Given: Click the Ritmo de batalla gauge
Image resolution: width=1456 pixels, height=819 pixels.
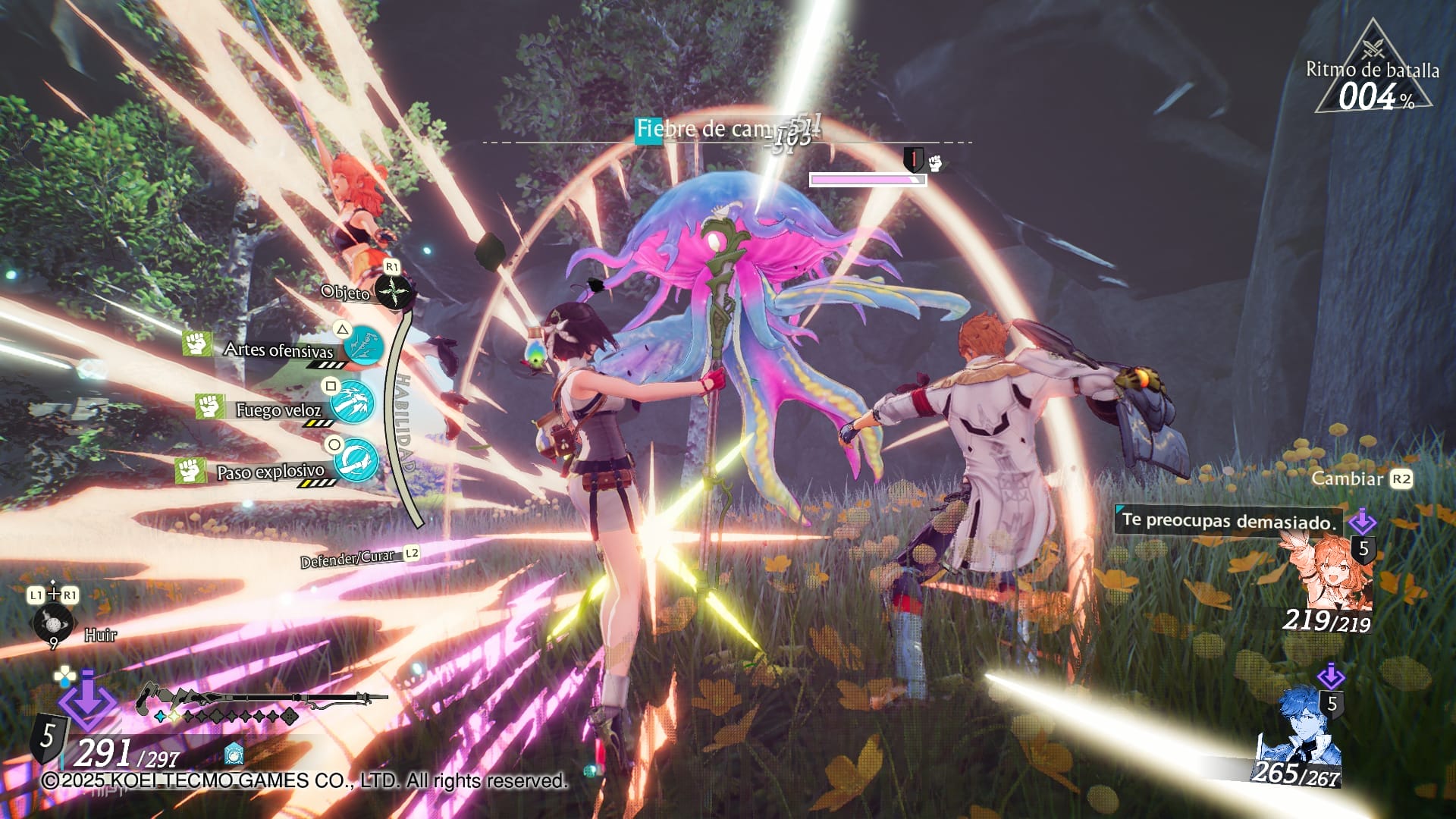Looking at the screenshot, I should tap(1373, 83).
